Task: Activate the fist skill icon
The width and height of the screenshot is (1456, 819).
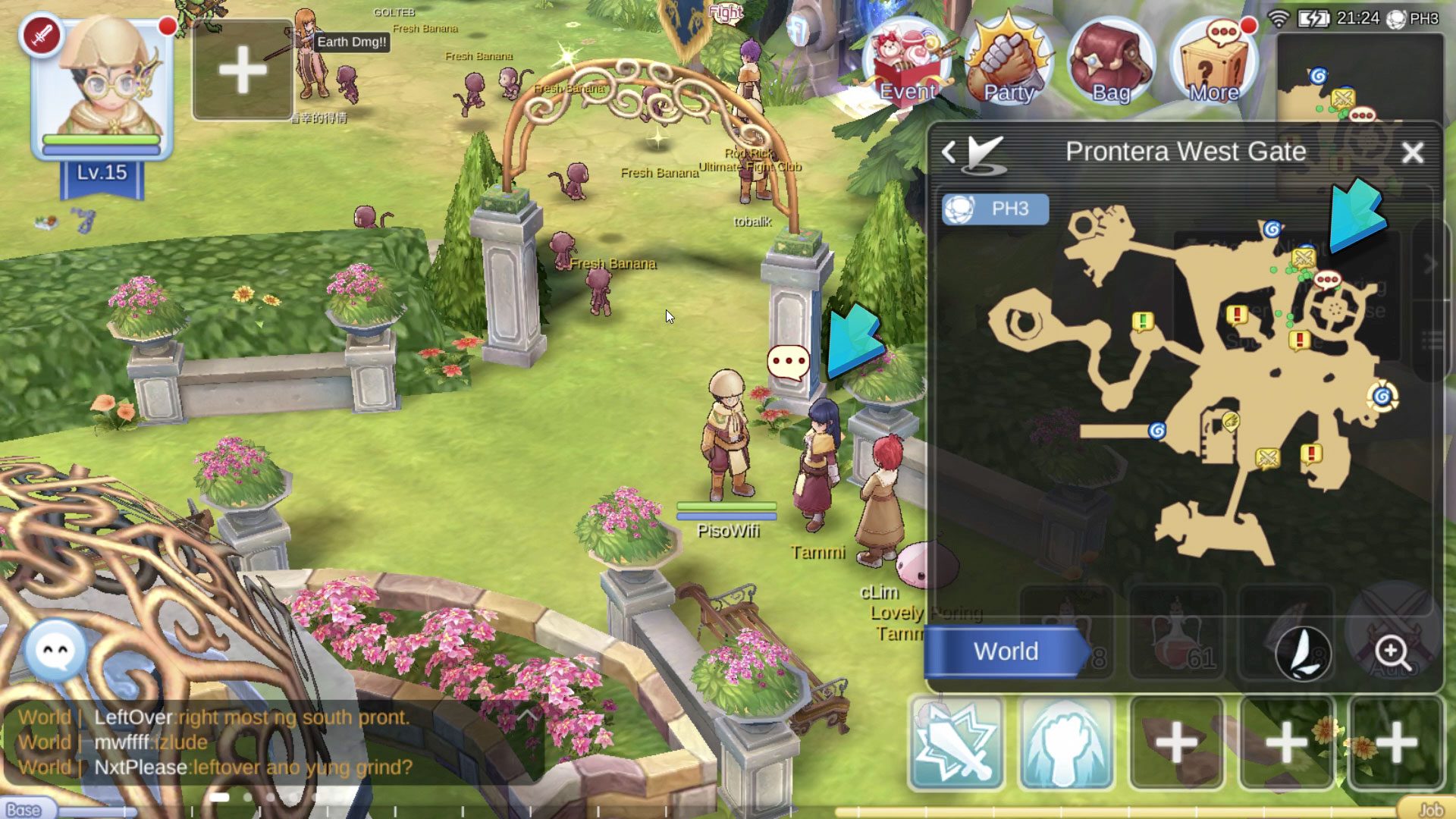Action: pos(1066,744)
